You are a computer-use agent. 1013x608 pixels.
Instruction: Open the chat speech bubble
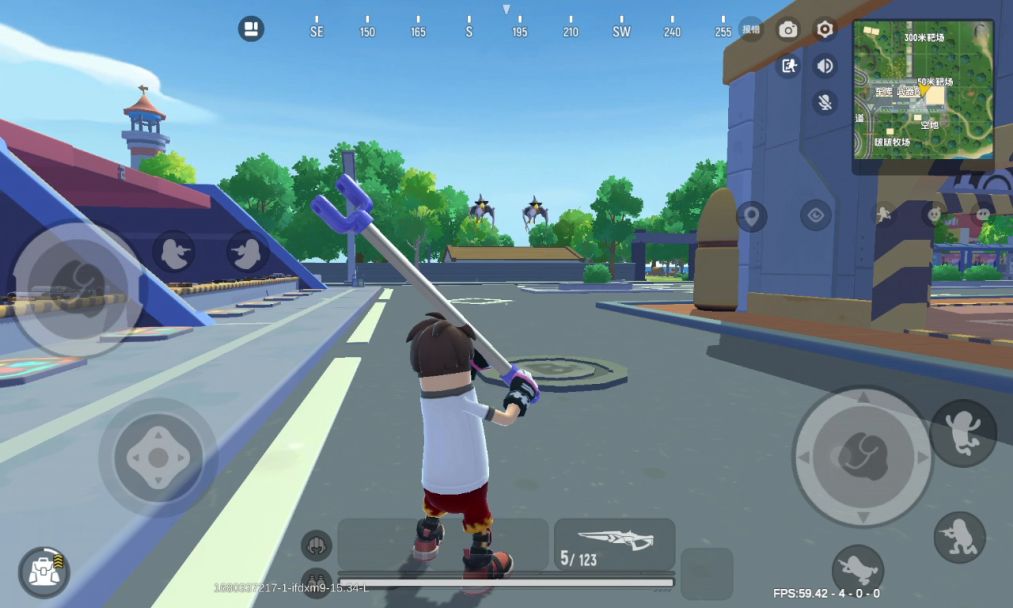pos(983,214)
